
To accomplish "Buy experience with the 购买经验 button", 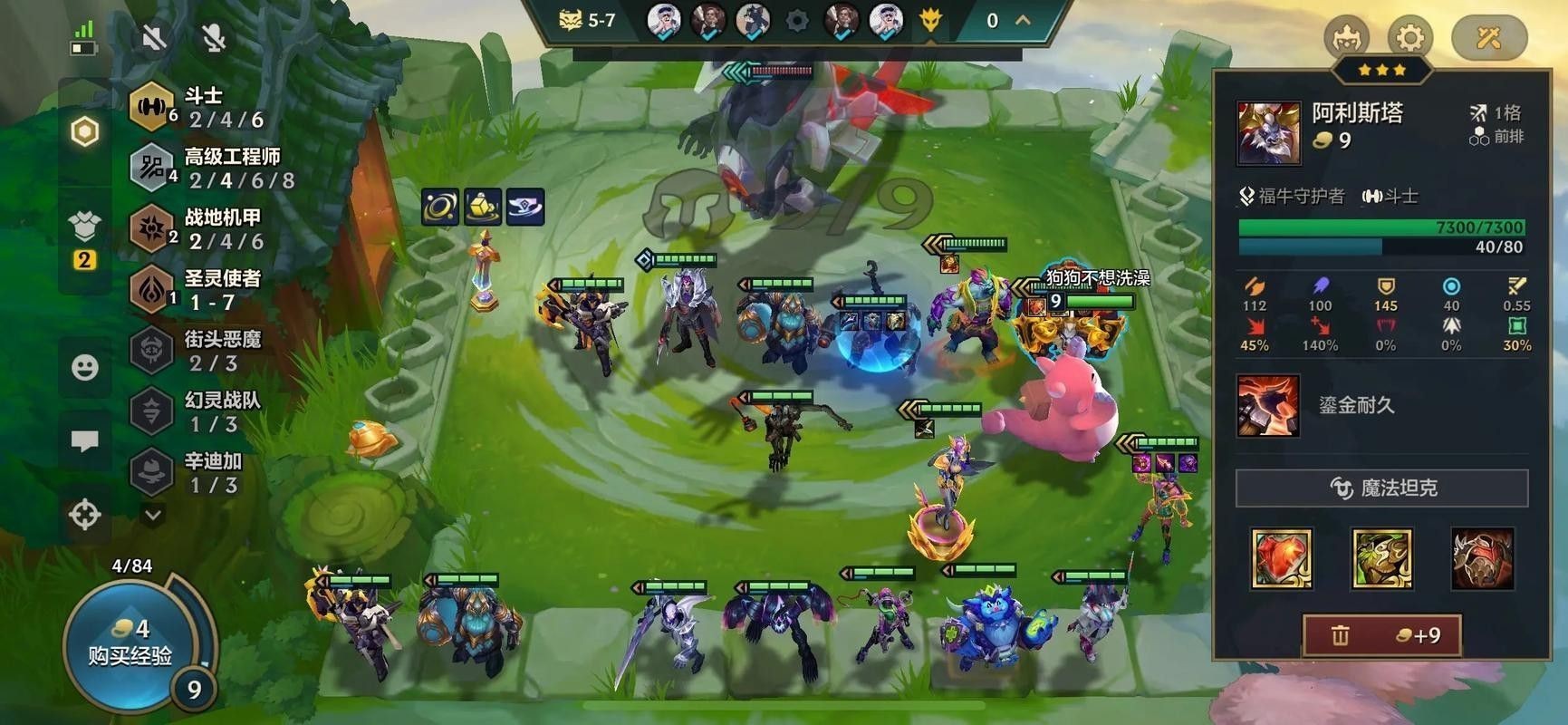I will [x=130, y=643].
